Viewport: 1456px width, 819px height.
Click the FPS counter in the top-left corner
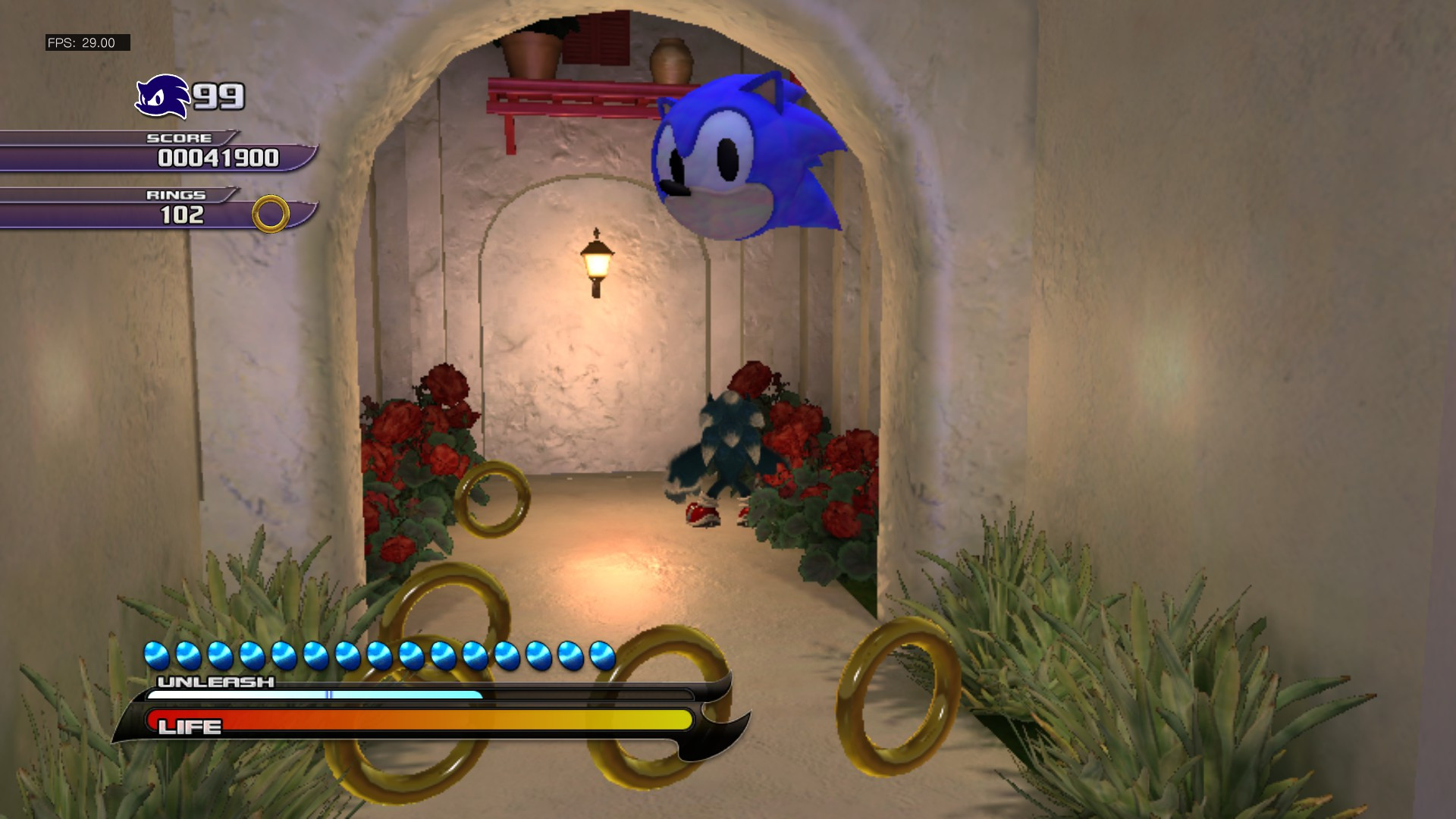[x=81, y=42]
